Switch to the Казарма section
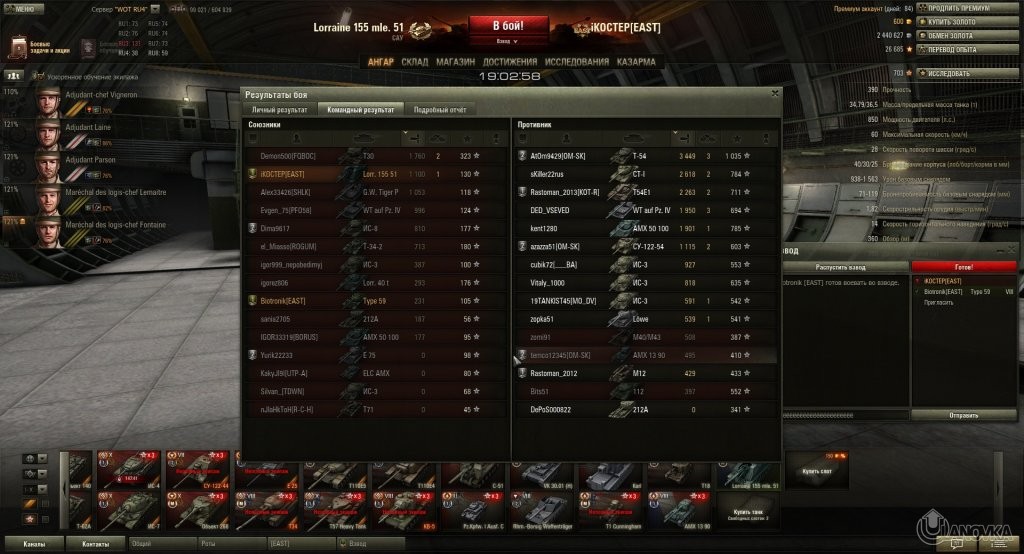The width and height of the screenshot is (1024, 554). tap(636, 62)
